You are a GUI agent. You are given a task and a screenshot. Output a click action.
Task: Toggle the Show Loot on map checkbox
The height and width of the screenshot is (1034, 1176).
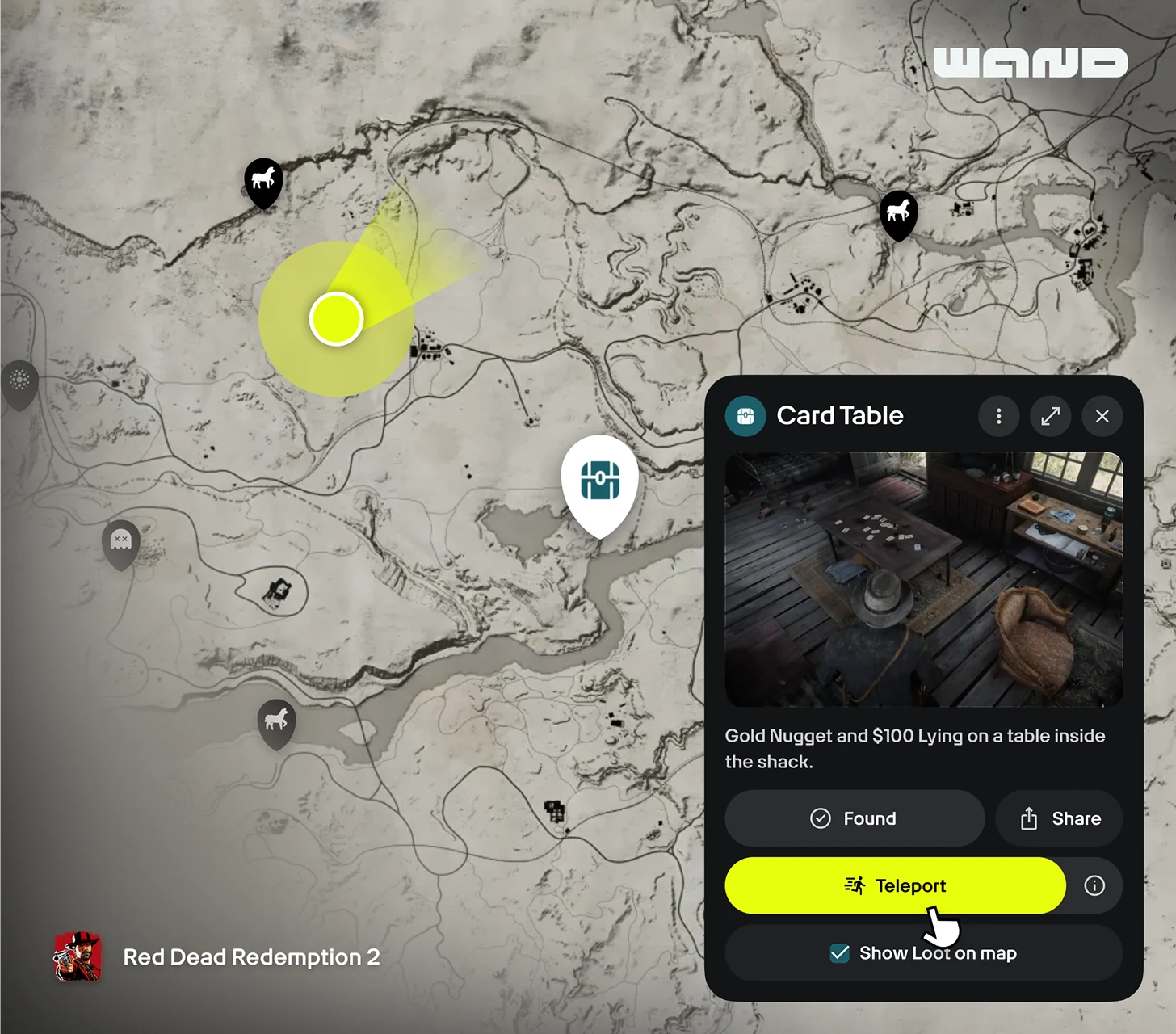click(840, 953)
